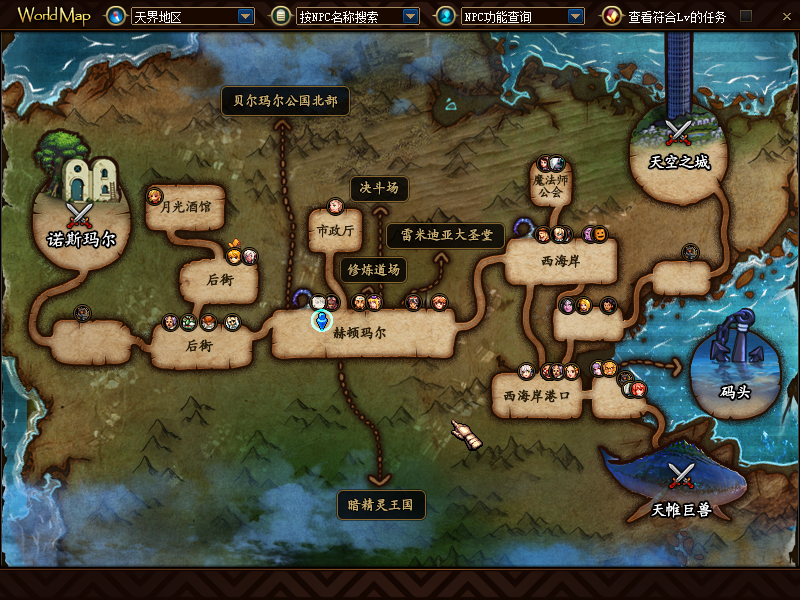
Task: Open the 雷米迪亚大圣堂 destination
Action: pyautogui.click(x=445, y=236)
